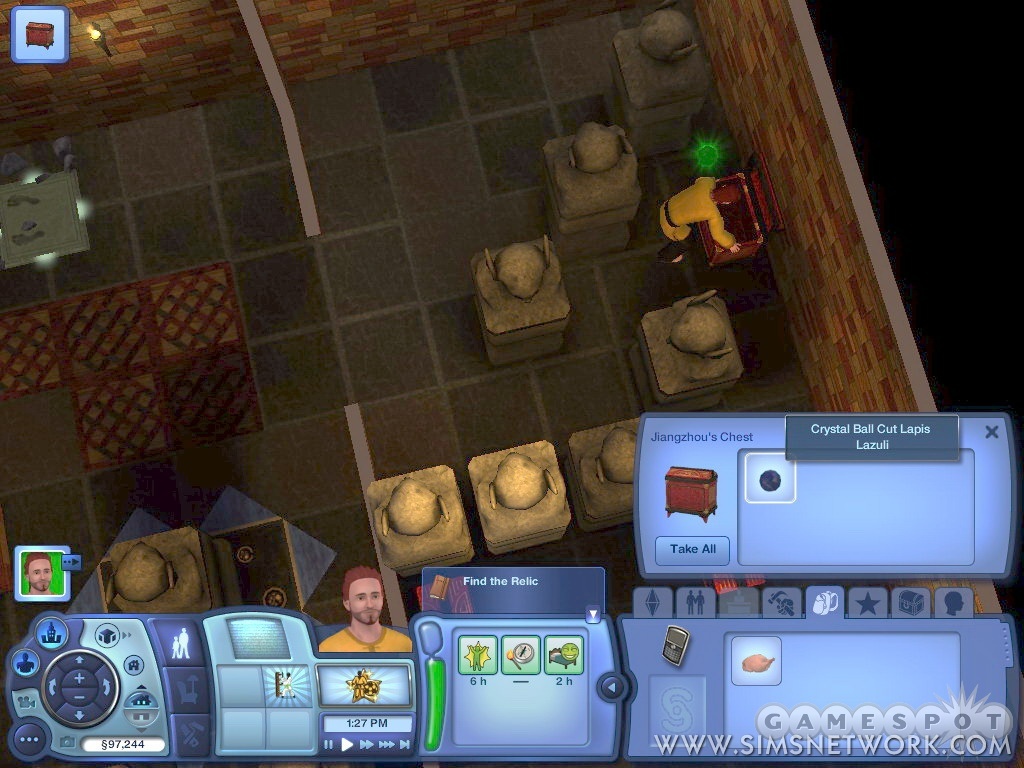Select the Crystal Ball Cut Lapis Lazuli gem
Viewport: 1024px width, 768px height.
click(x=770, y=478)
